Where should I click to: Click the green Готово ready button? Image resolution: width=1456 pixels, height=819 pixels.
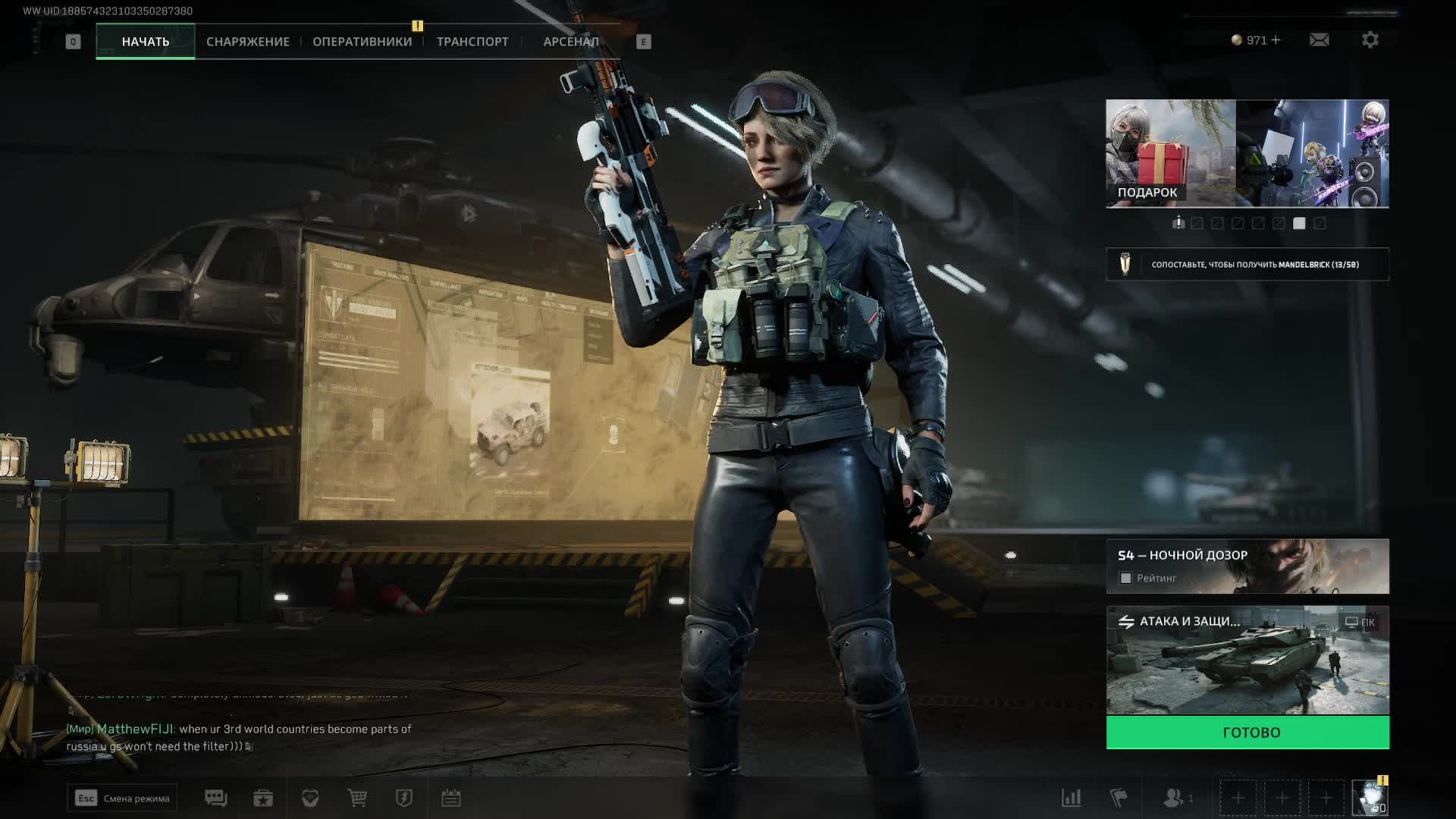point(1247,733)
